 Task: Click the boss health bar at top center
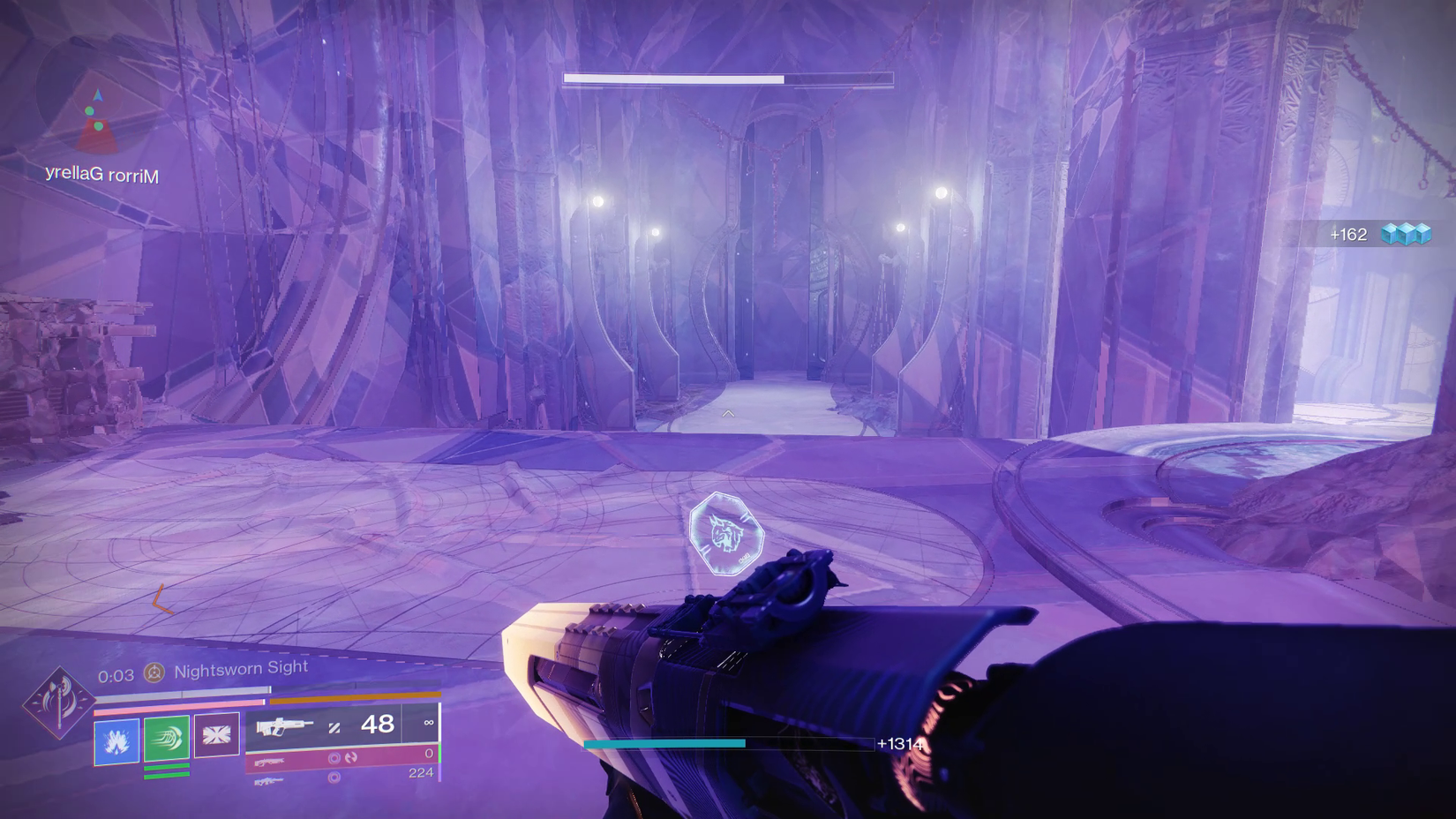(727, 79)
